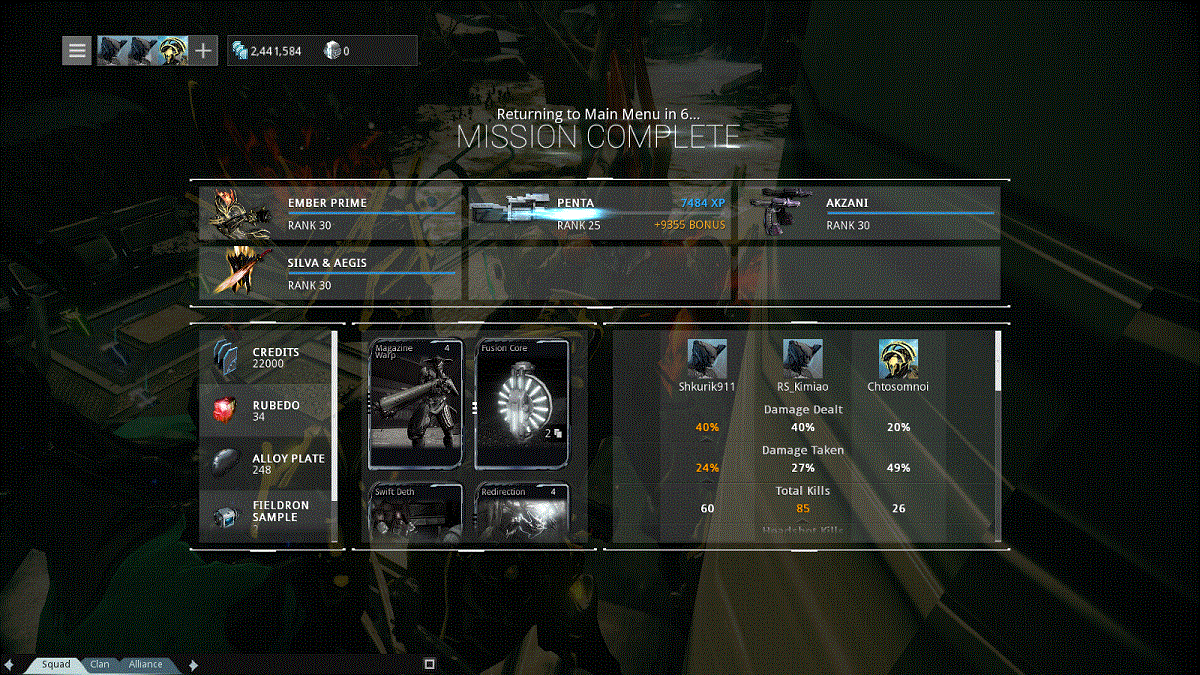The width and height of the screenshot is (1200, 675).
Task: Choose the Fusion Core reward card
Action: (x=522, y=404)
